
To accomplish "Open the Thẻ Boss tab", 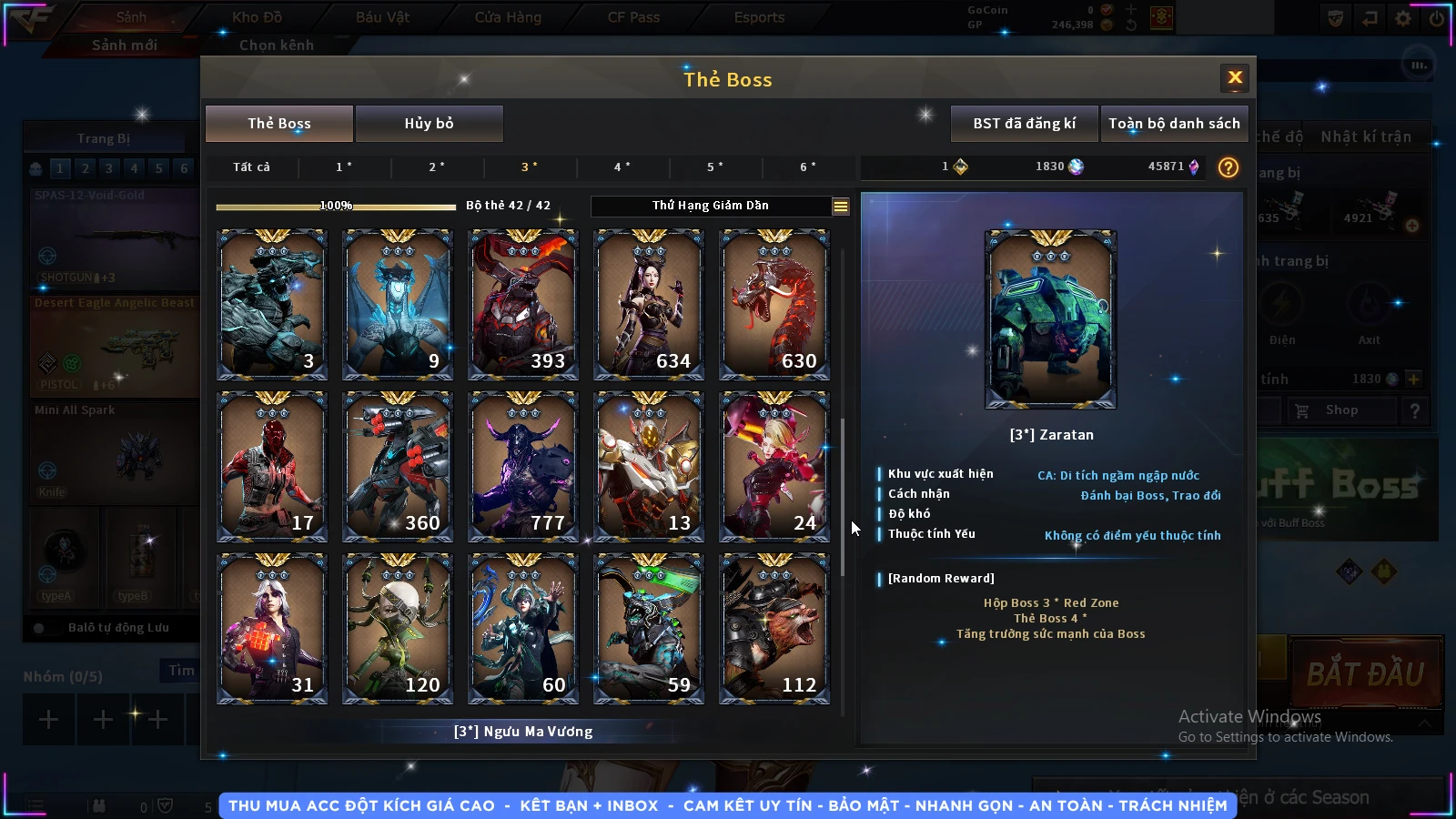I will click(279, 124).
